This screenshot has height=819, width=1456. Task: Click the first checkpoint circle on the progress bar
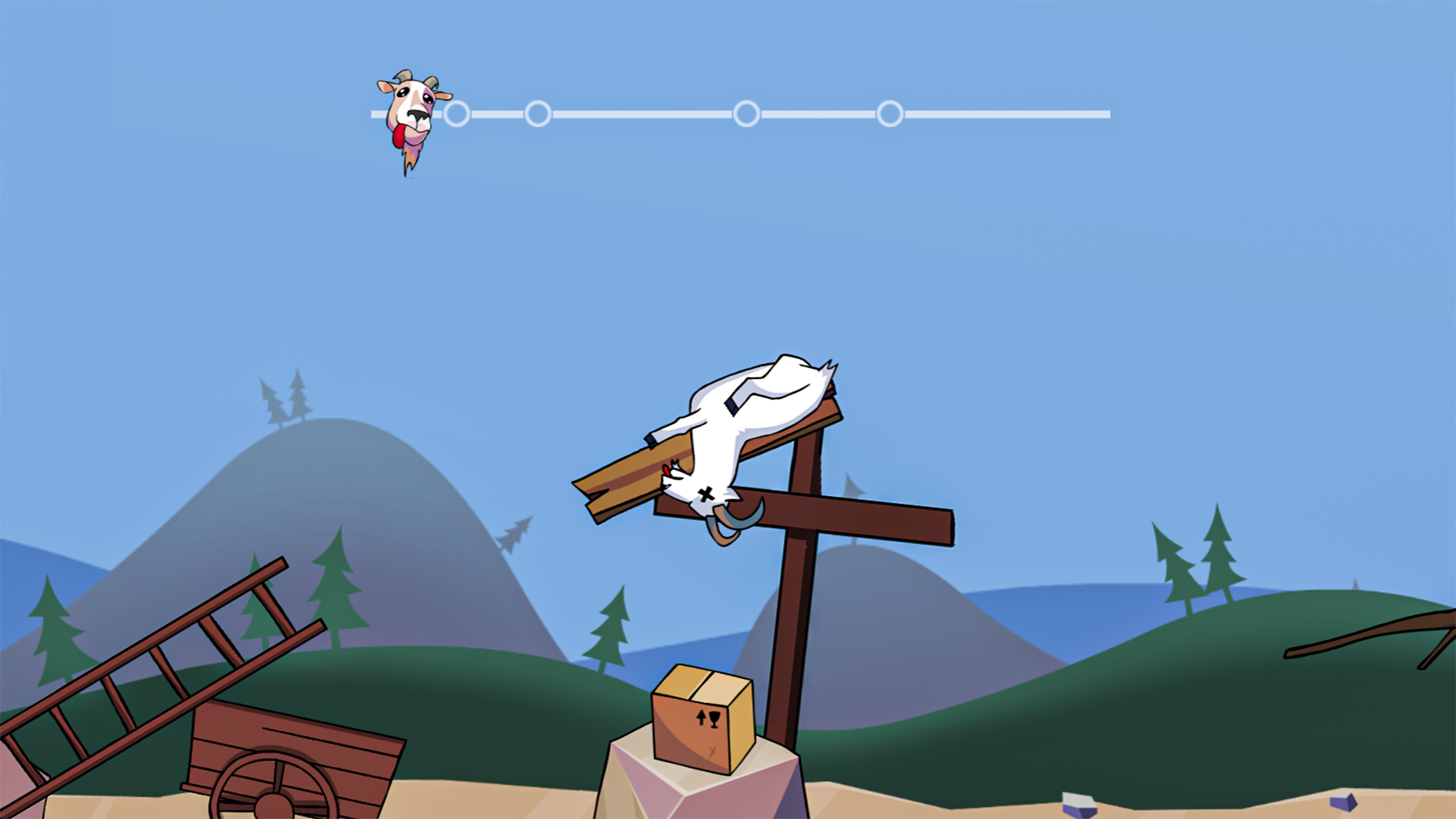tap(457, 114)
